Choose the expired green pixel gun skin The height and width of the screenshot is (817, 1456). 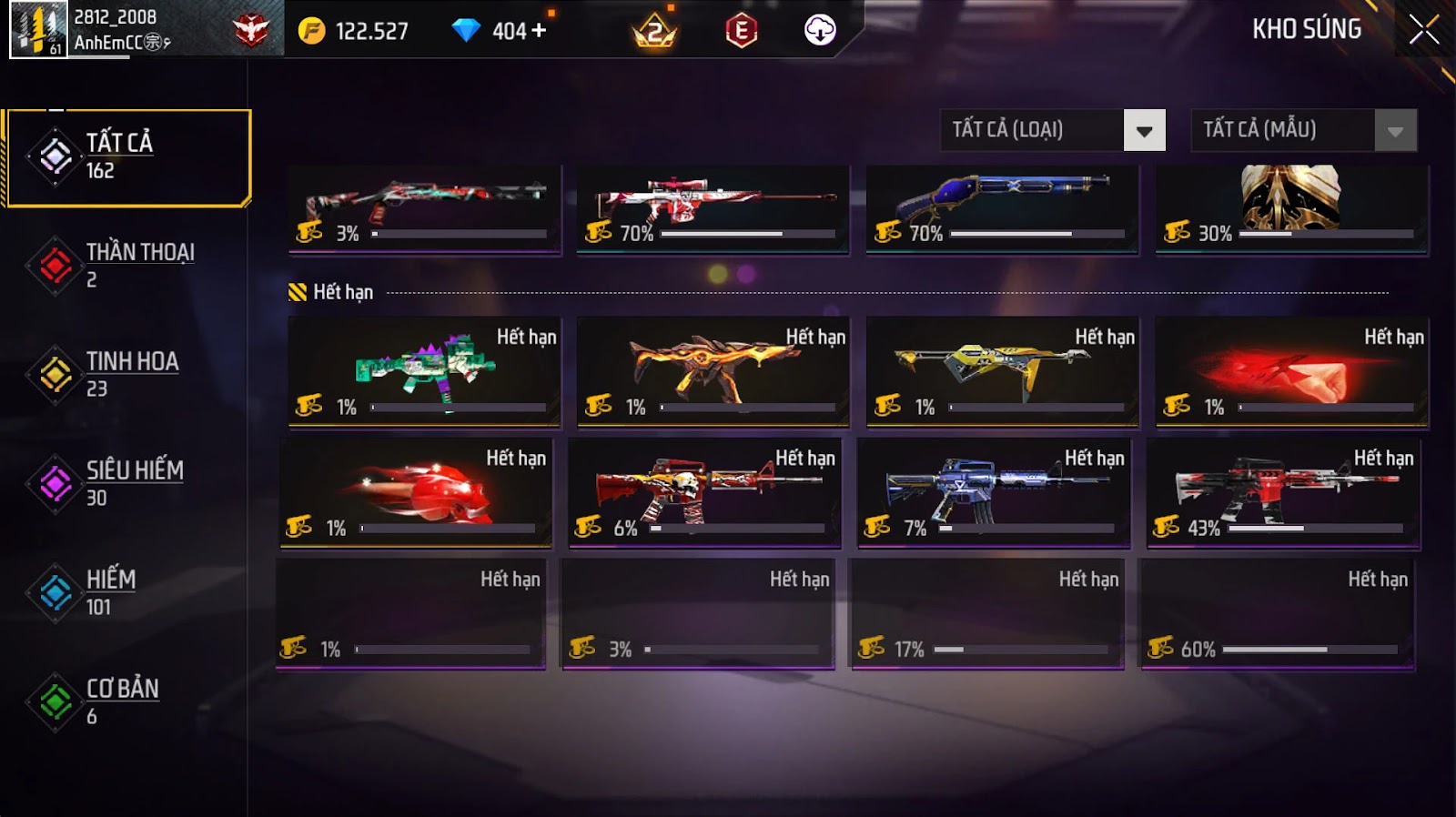click(424, 371)
